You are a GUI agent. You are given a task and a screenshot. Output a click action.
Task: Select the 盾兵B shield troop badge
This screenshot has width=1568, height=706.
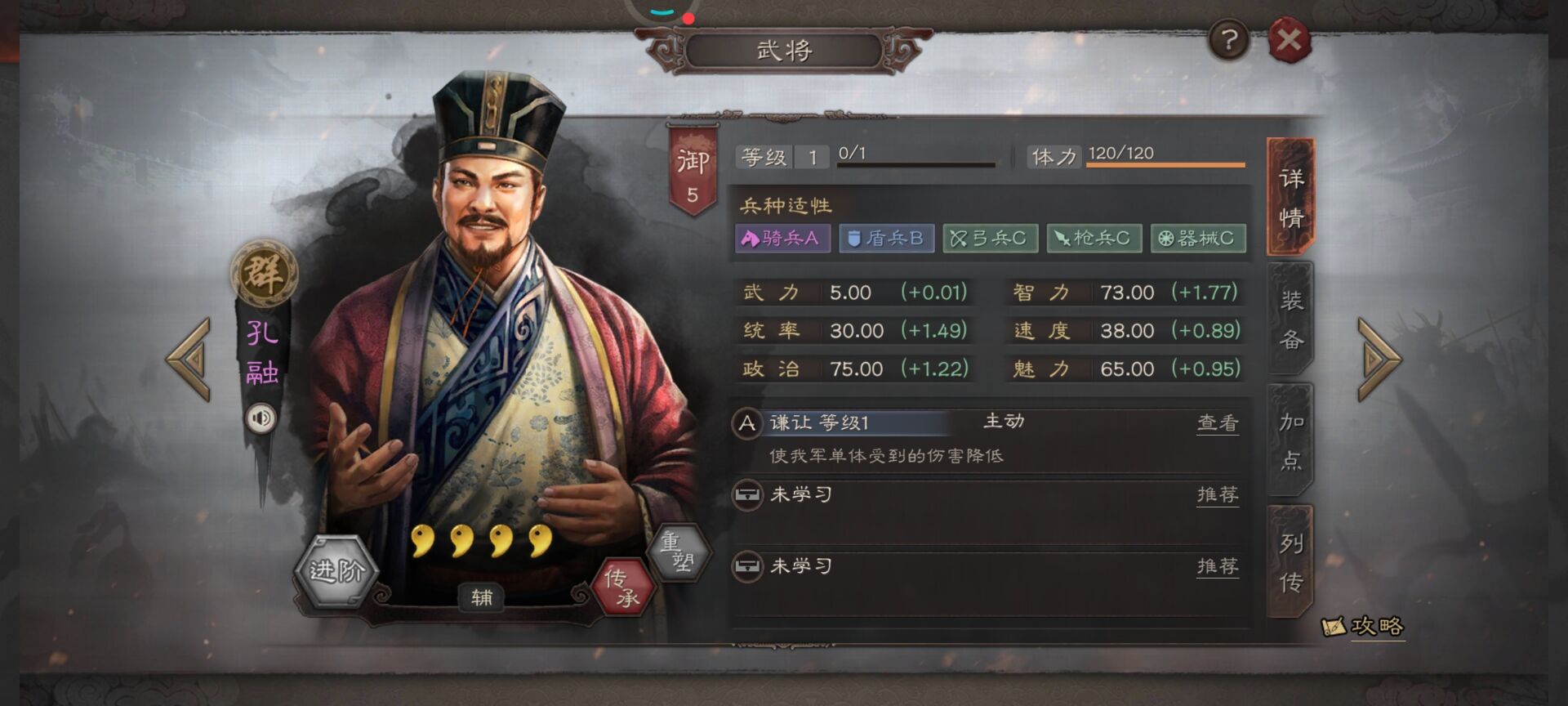point(887,239)
